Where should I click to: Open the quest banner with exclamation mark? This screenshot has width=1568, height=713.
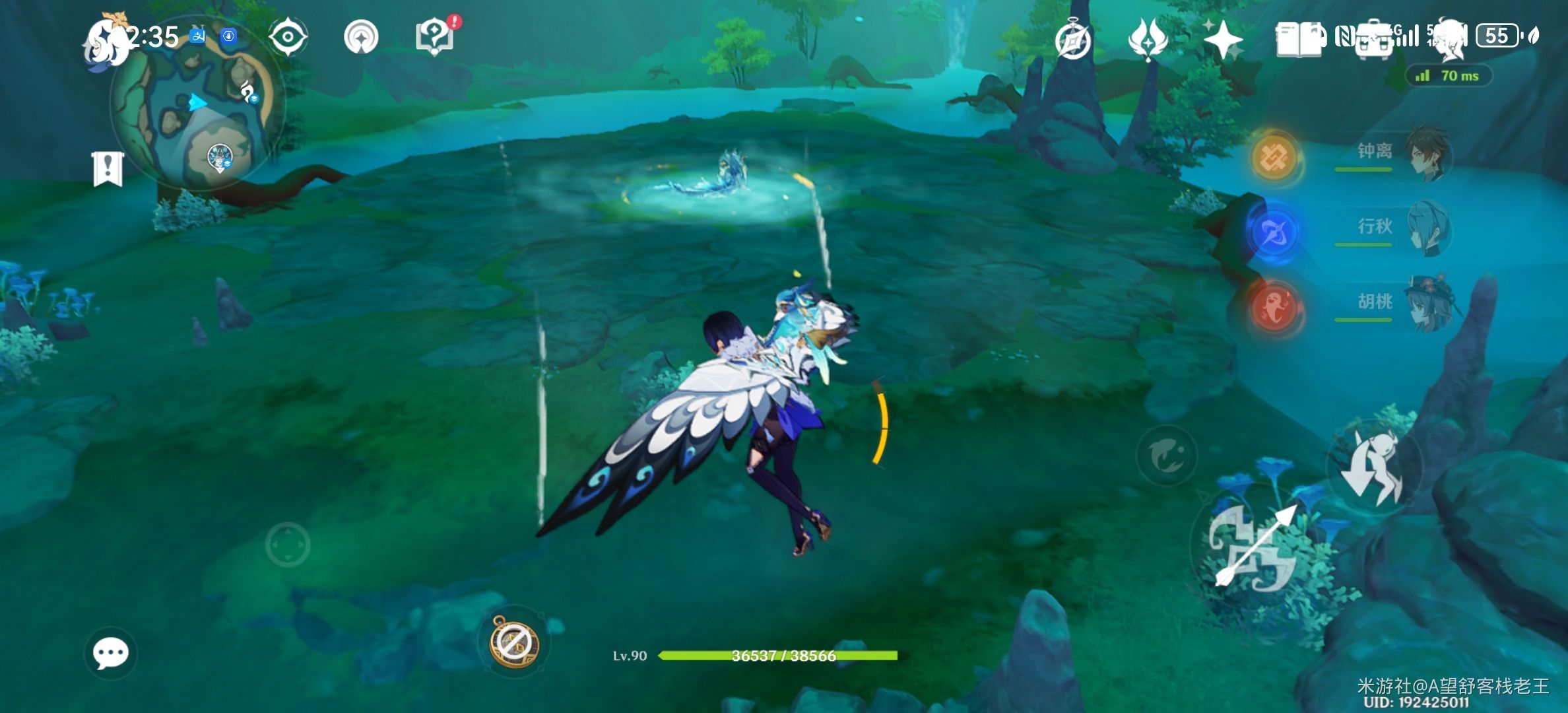coord(108,168)
